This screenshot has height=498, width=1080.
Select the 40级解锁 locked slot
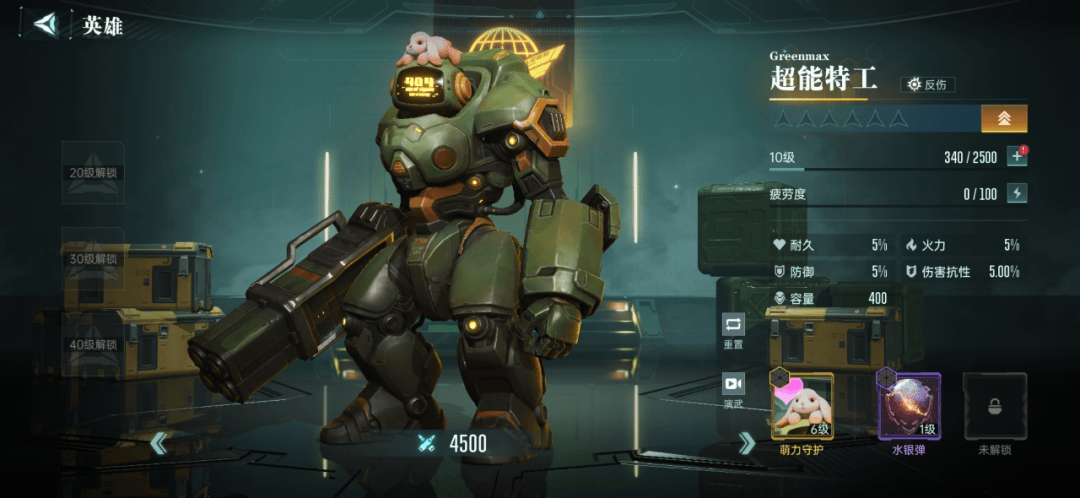pos(93,345)
